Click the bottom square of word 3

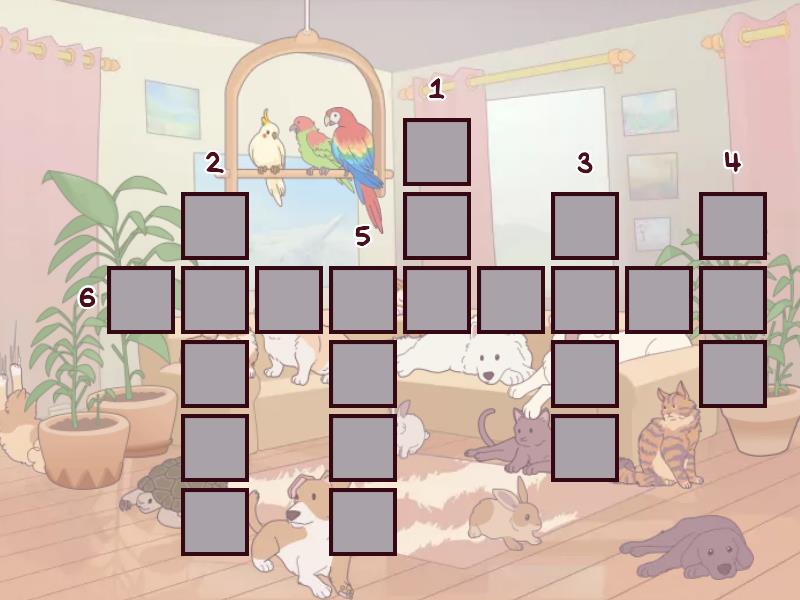point(585,448)
